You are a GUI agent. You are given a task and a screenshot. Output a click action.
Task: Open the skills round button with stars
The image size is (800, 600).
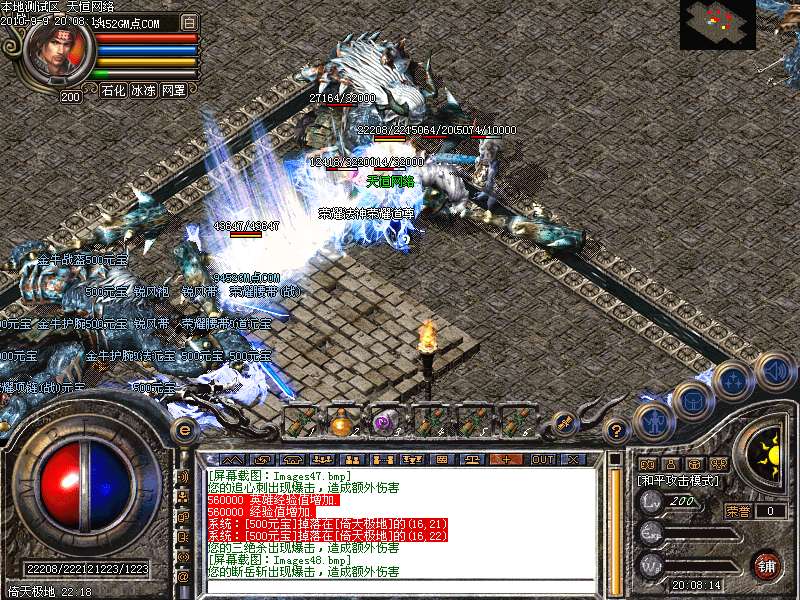coord(733,381)
